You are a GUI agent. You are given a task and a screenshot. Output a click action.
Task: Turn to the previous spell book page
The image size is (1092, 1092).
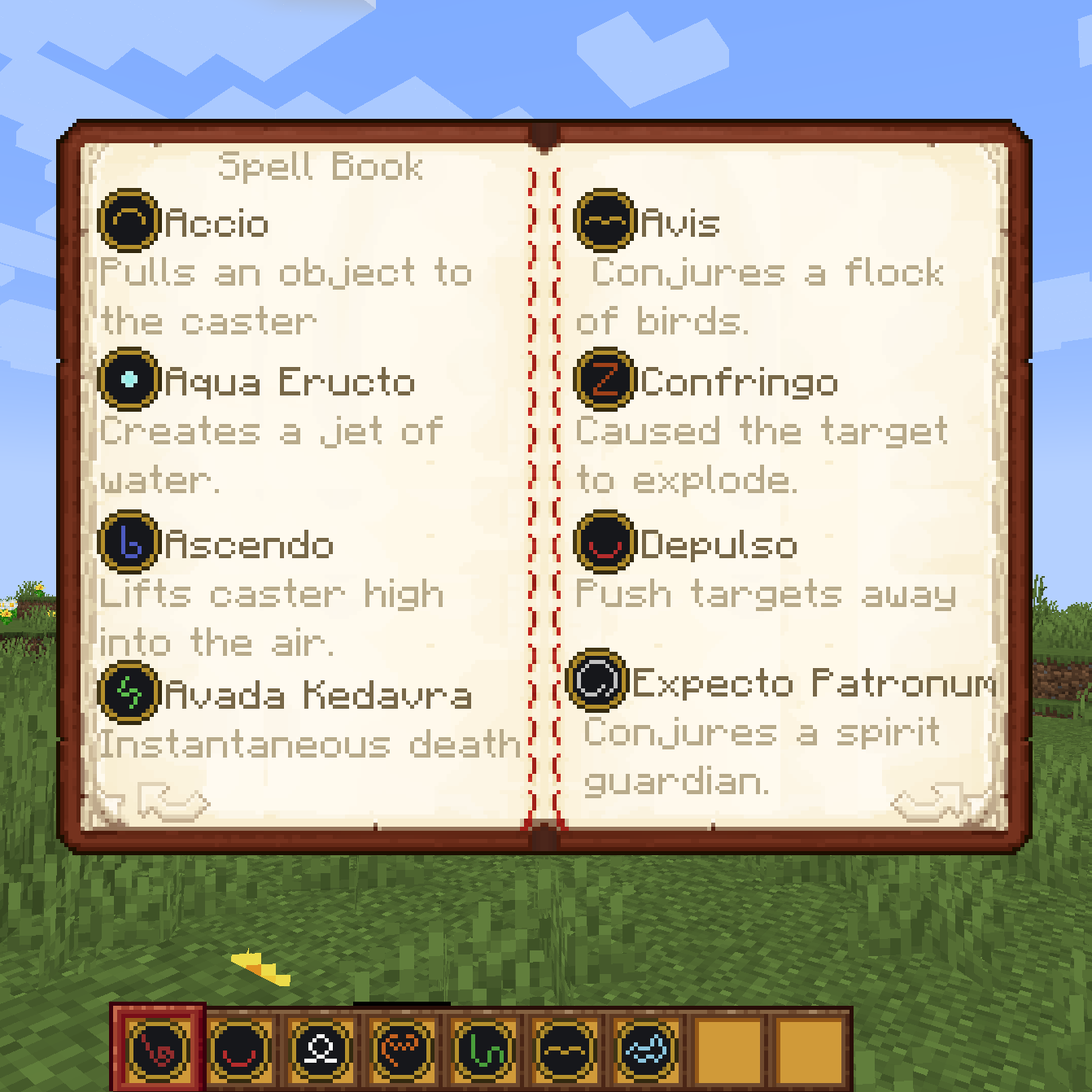coord(173,802)
